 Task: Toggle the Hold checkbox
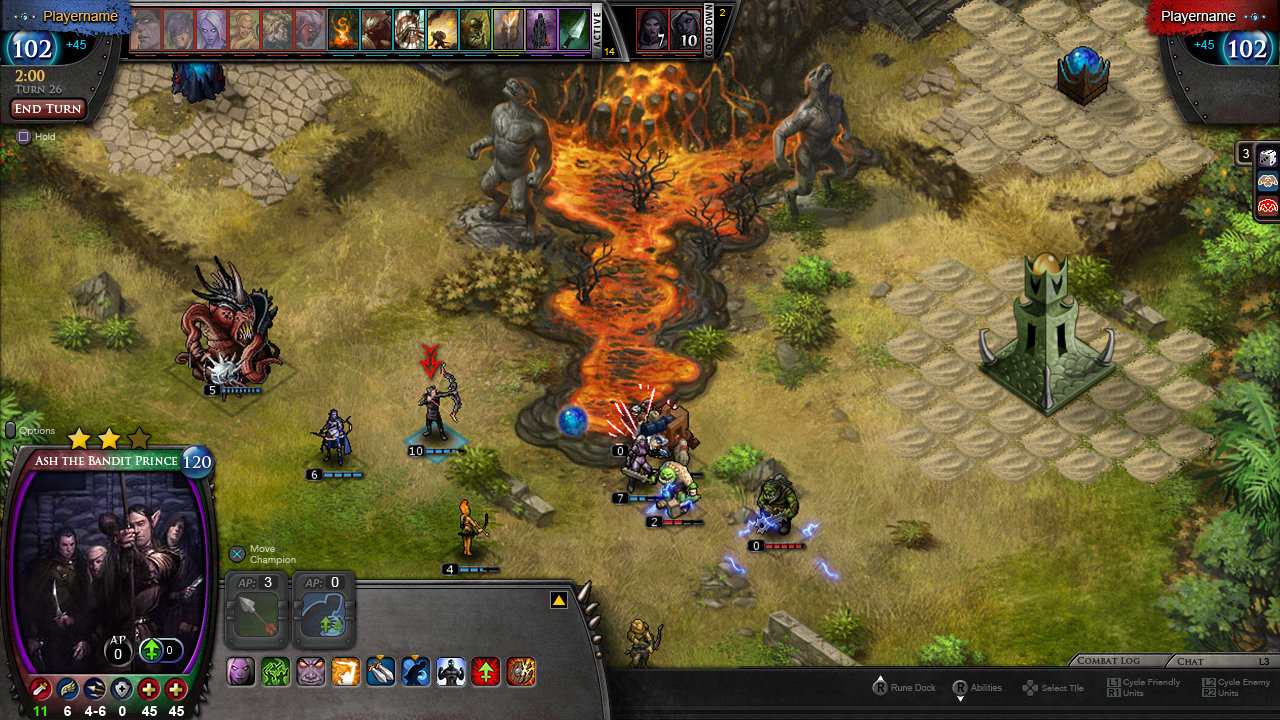pos(24,137)
